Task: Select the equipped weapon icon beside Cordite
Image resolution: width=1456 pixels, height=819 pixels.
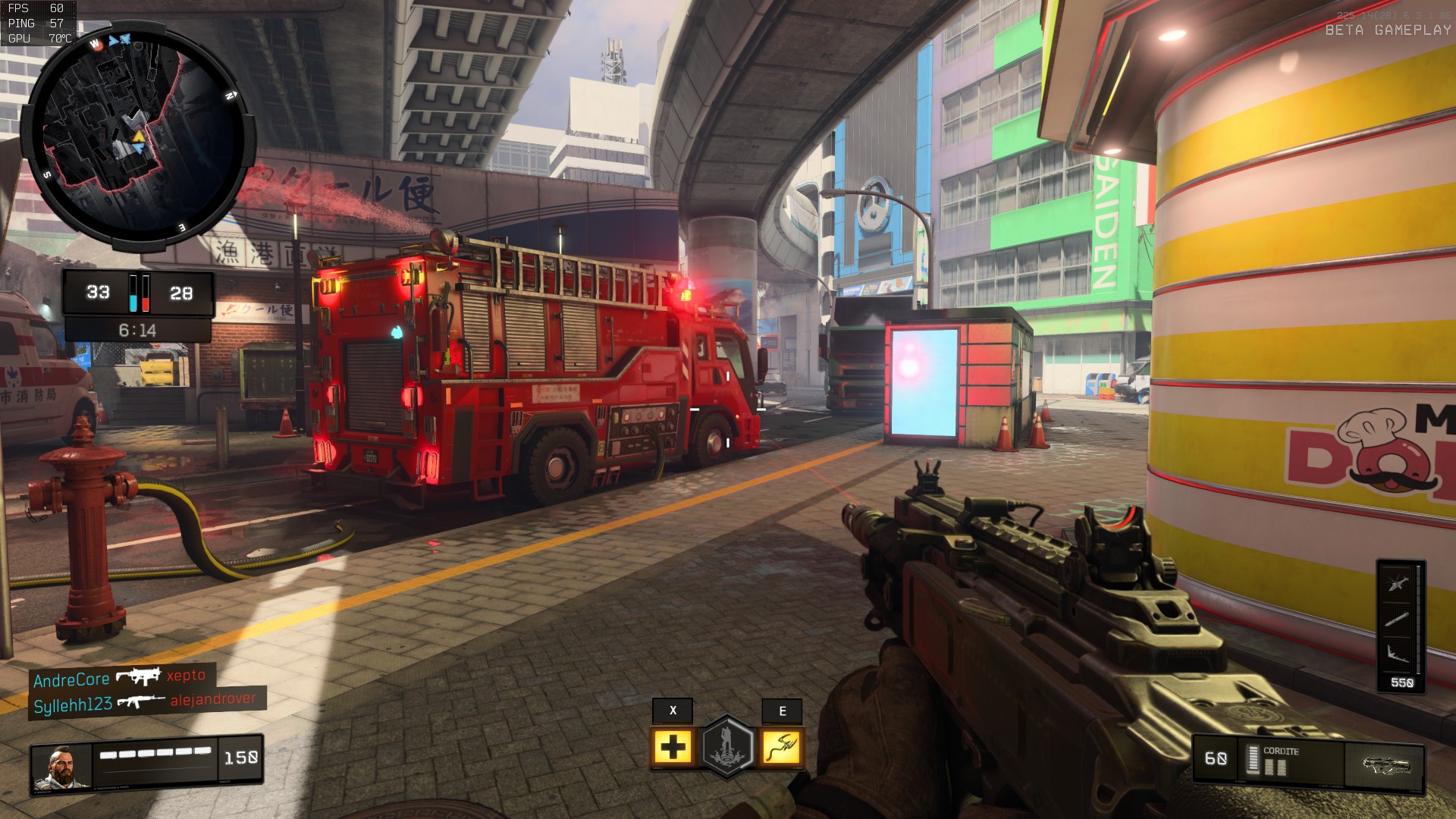Action: click(x=1385, y=764)
